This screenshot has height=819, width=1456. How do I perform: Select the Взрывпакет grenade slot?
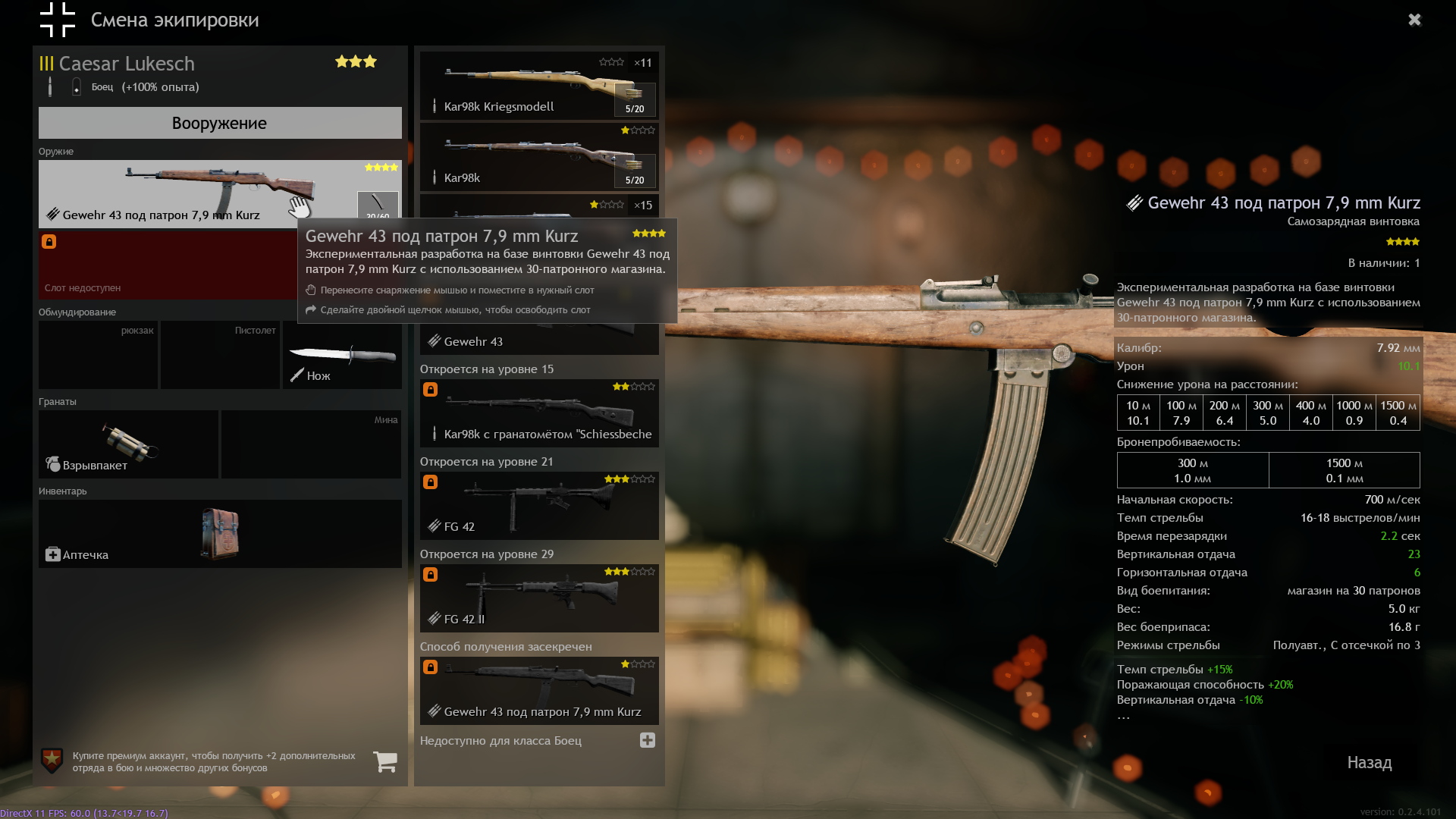click(x=128, y=444)
